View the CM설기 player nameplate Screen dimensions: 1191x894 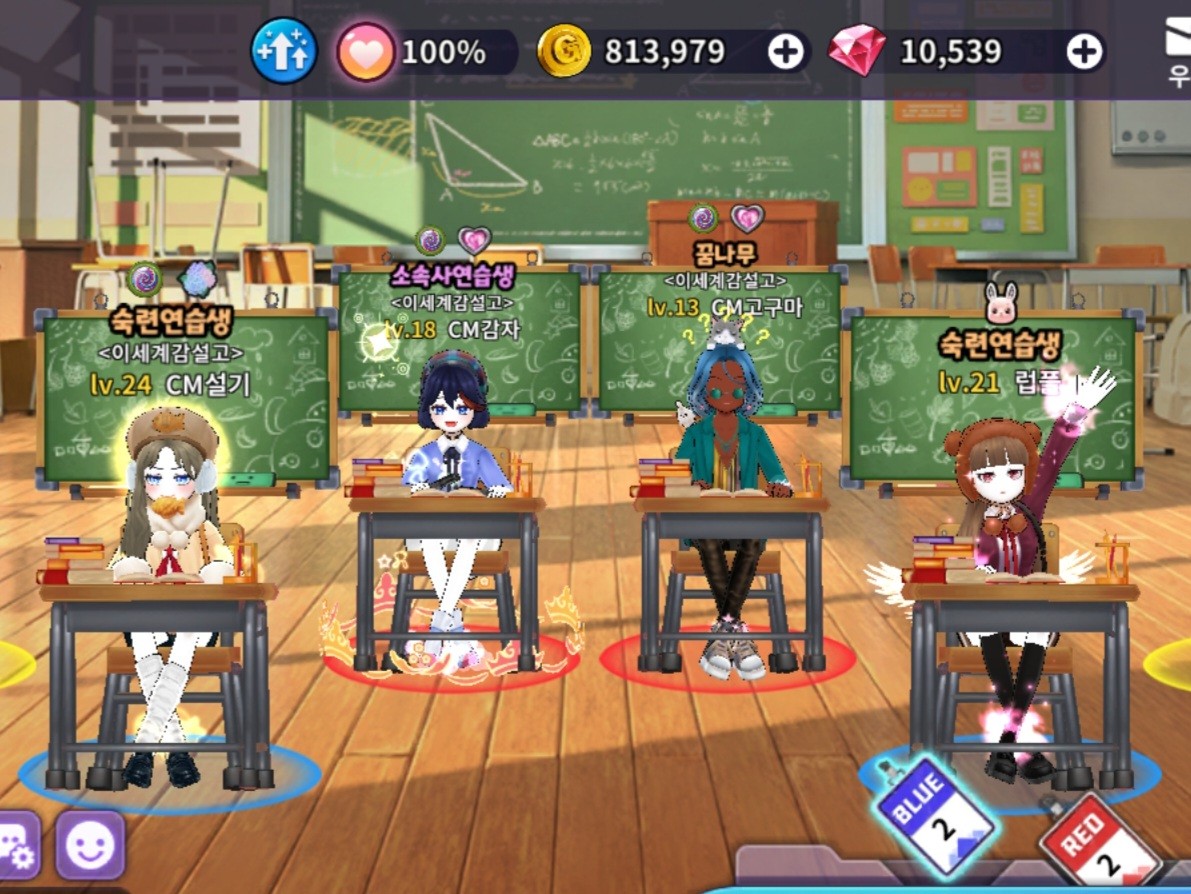(x=185, y=385)
